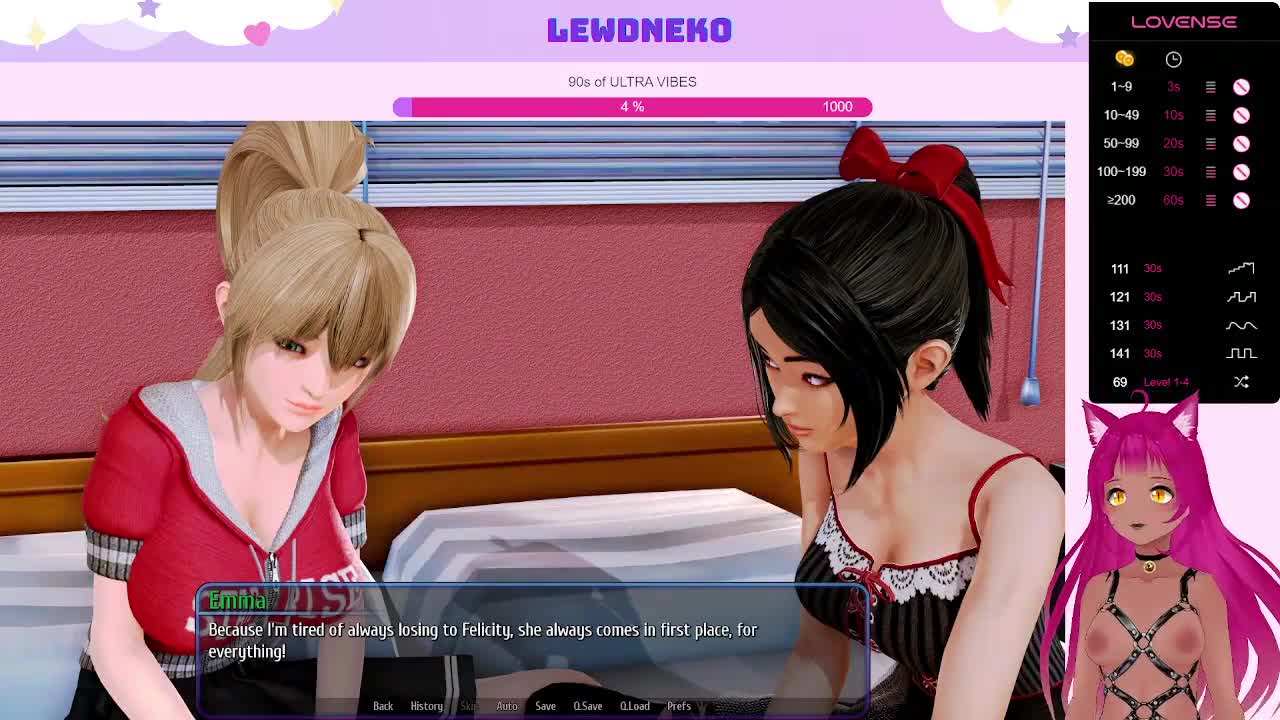Open the Prefs settings menu

pos(679,706)
